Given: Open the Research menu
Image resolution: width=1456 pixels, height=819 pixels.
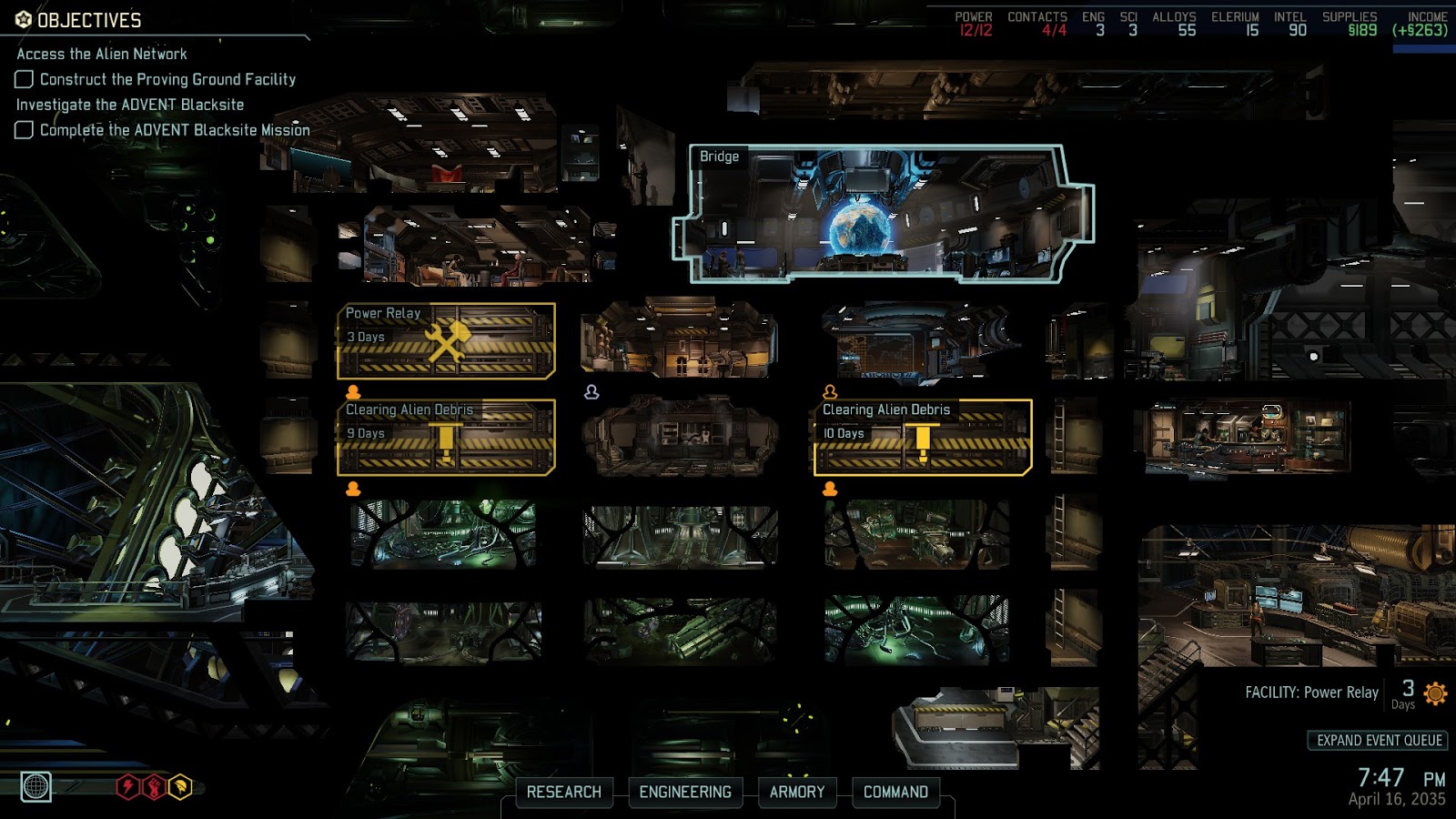Looking at the screenshot, I should [563, 792].
